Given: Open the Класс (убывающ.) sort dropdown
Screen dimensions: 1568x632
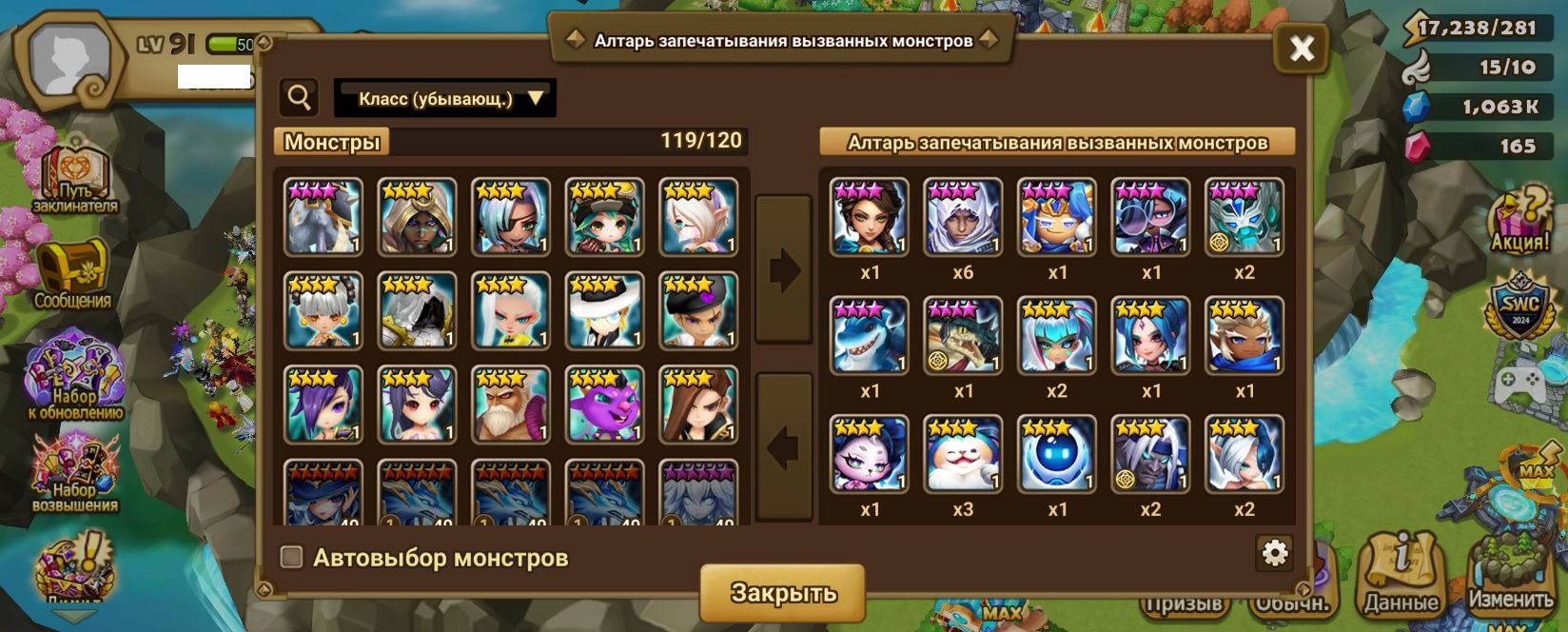Looking at the screenshot, I should 445,98.
